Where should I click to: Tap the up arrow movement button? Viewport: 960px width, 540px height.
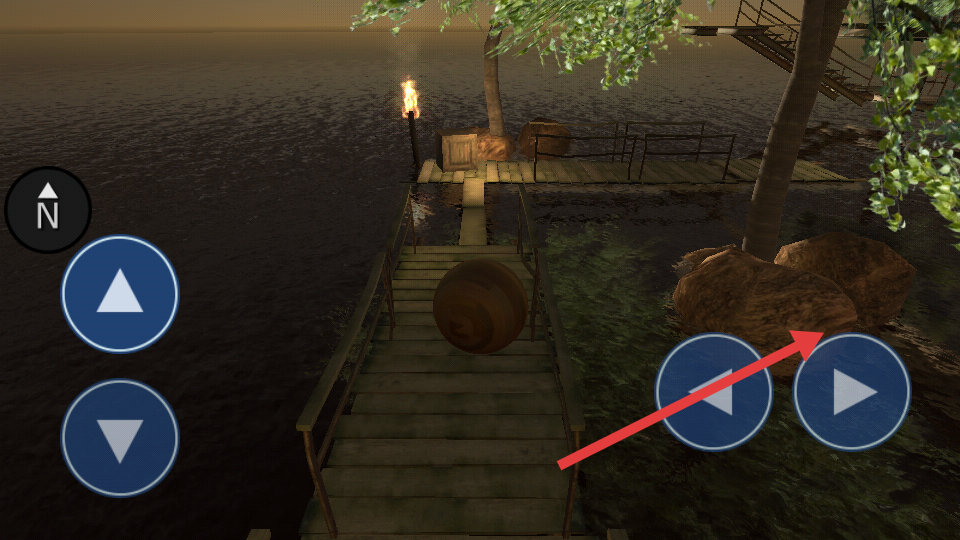click(120, 294)
